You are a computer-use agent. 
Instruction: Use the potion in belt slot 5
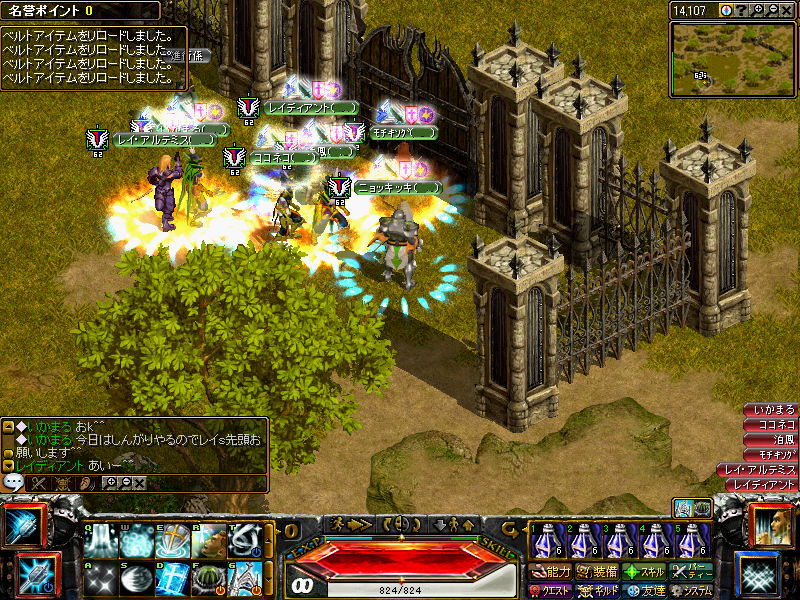point(691,541)
